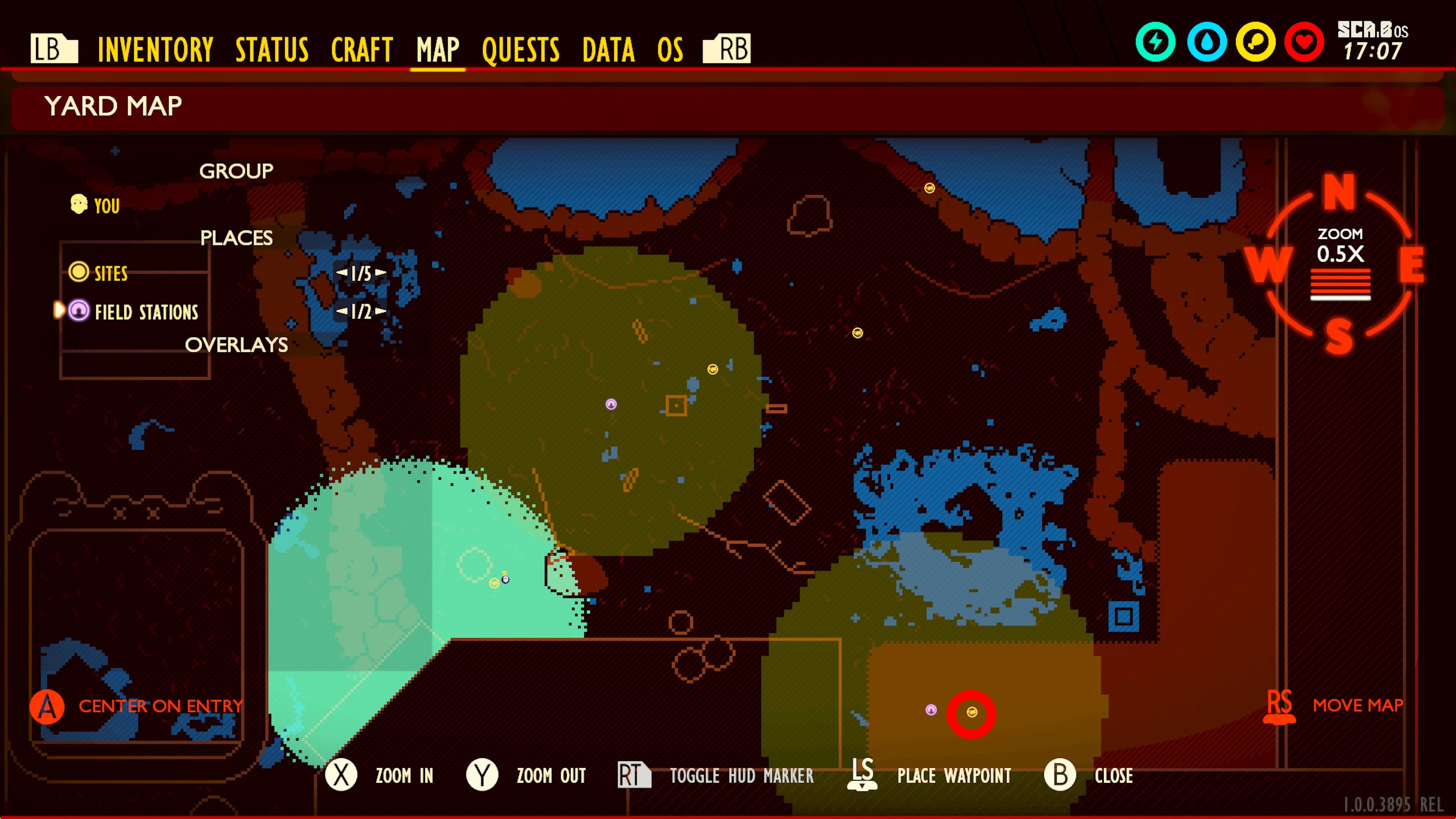Click the 0.5X zoom level indicator

coord(1341,254)
